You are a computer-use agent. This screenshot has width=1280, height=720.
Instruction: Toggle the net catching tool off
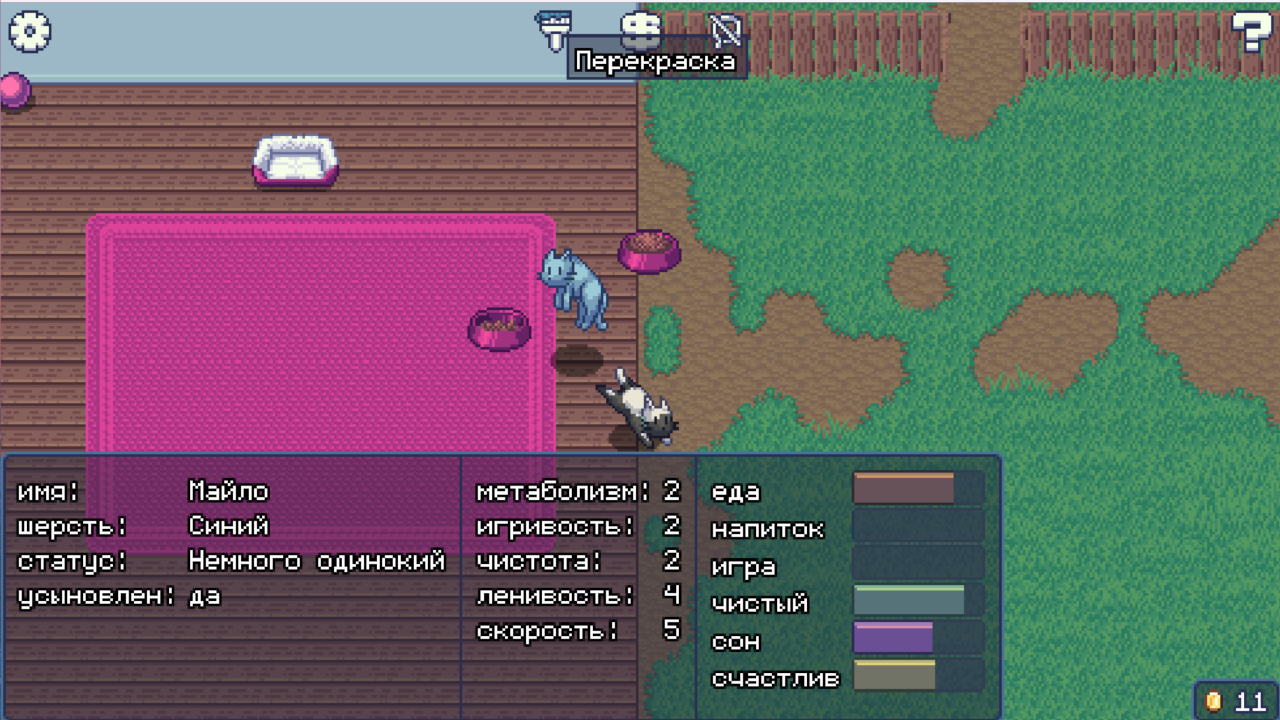pos(725,30)
